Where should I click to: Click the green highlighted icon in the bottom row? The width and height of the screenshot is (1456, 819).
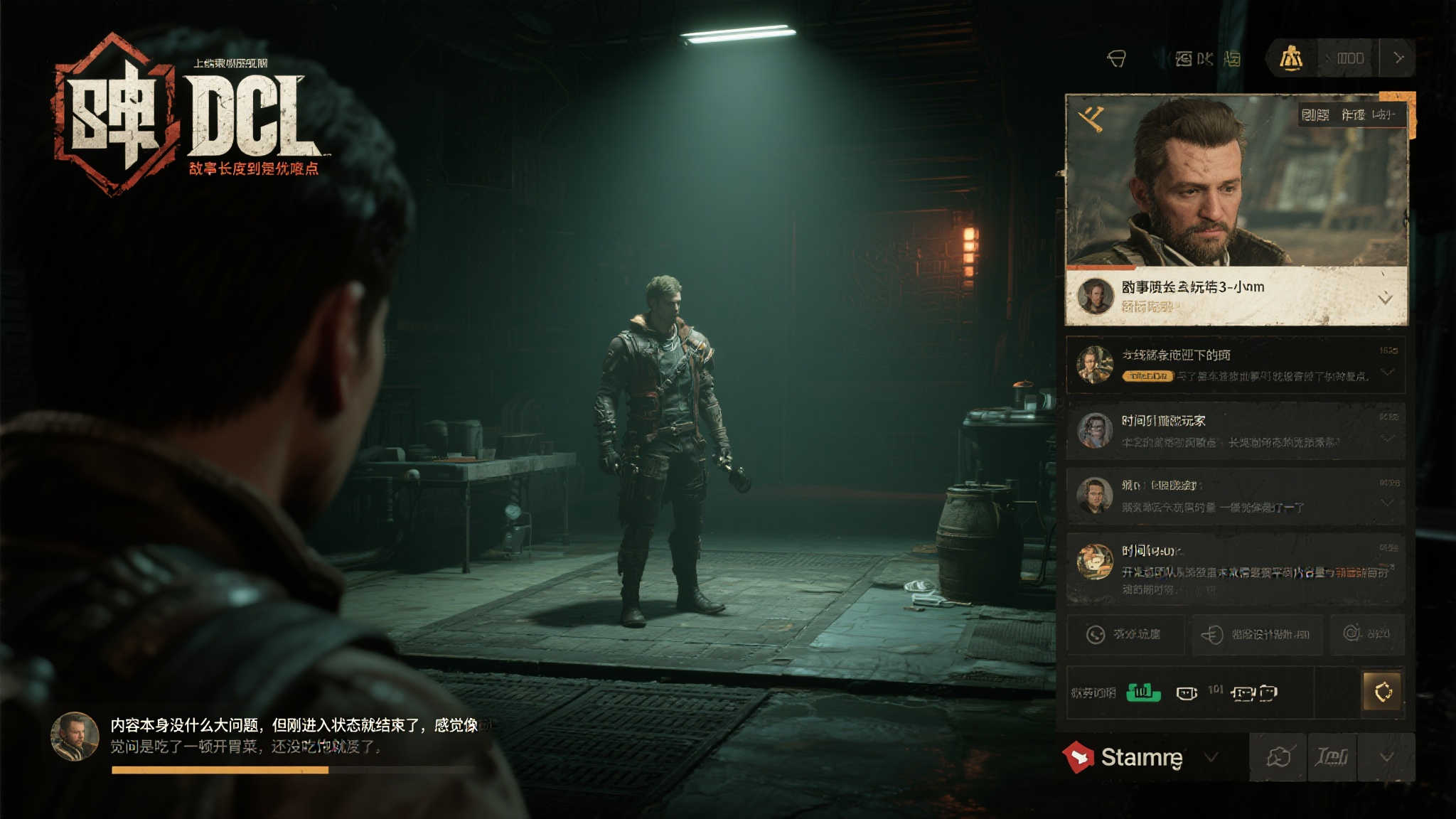(1143, 692)
